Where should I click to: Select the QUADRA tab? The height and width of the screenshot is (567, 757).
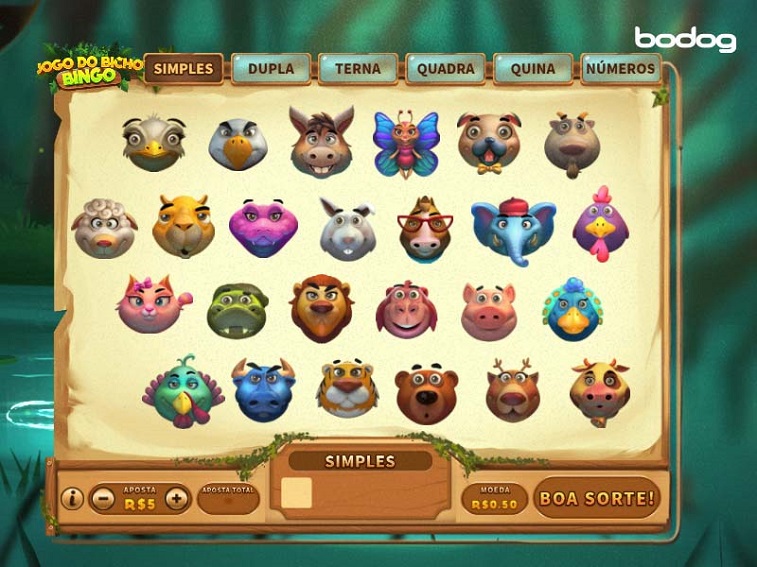click(446, 69)
